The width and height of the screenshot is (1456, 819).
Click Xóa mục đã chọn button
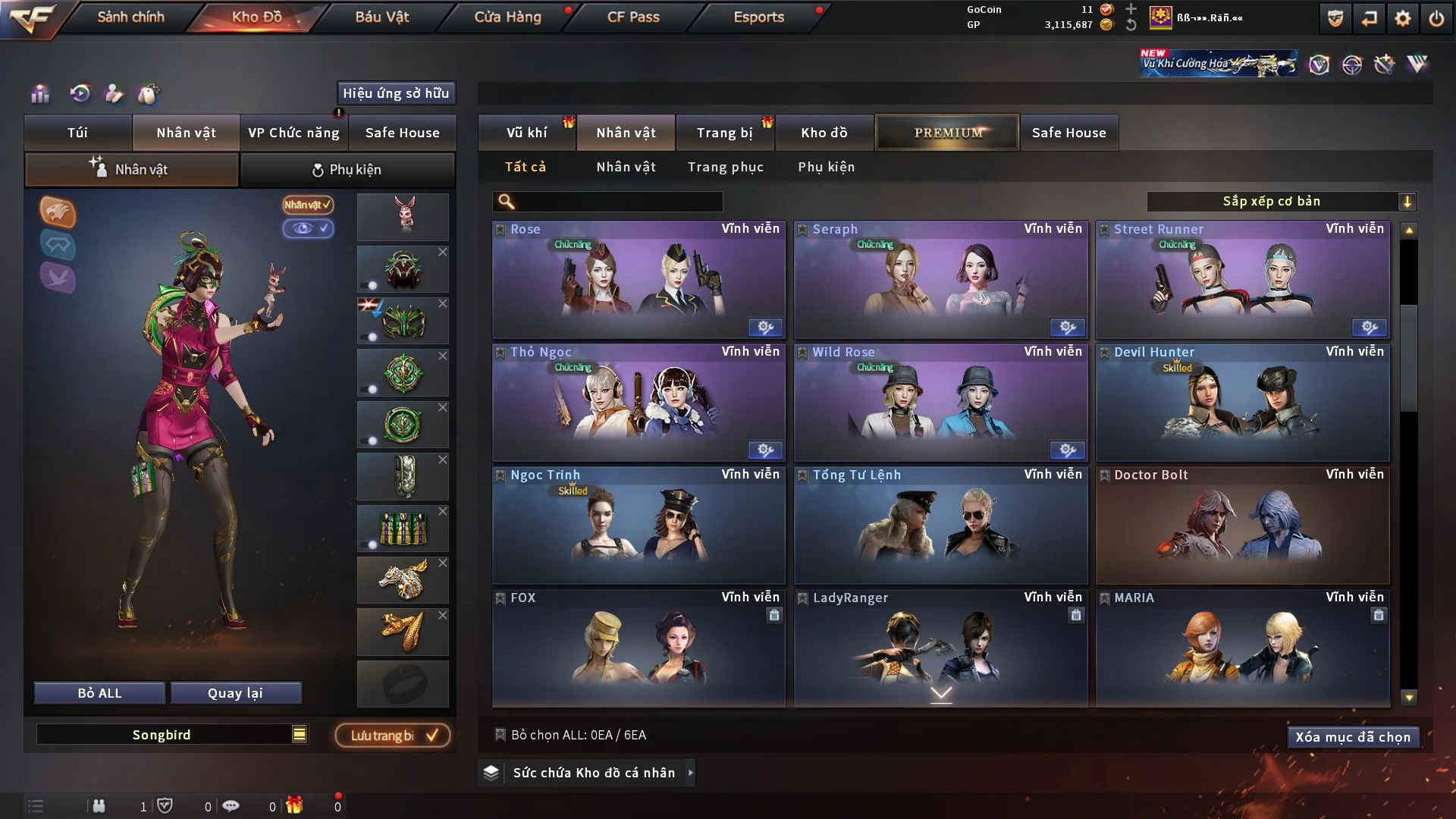tap(1352, 737)
